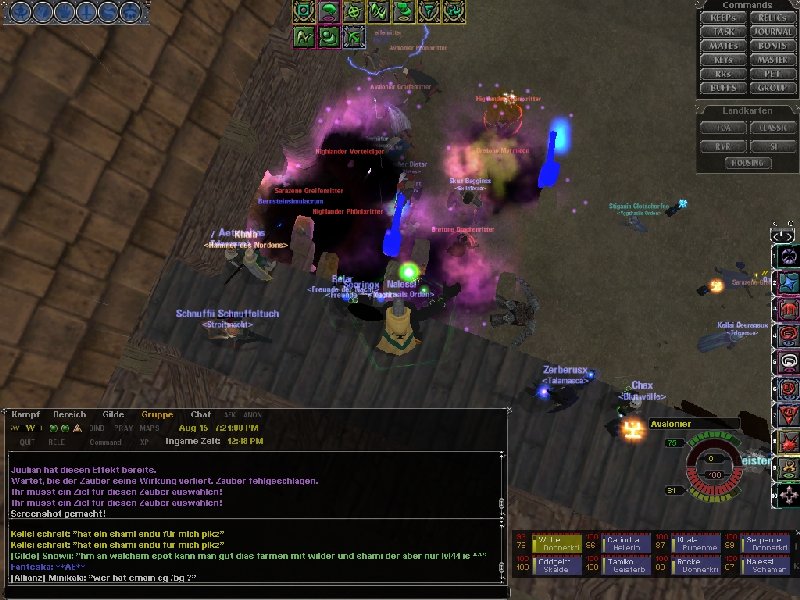
Task: Open the KEEPs command
Action: pyautogui.click(x=723, y=17)
